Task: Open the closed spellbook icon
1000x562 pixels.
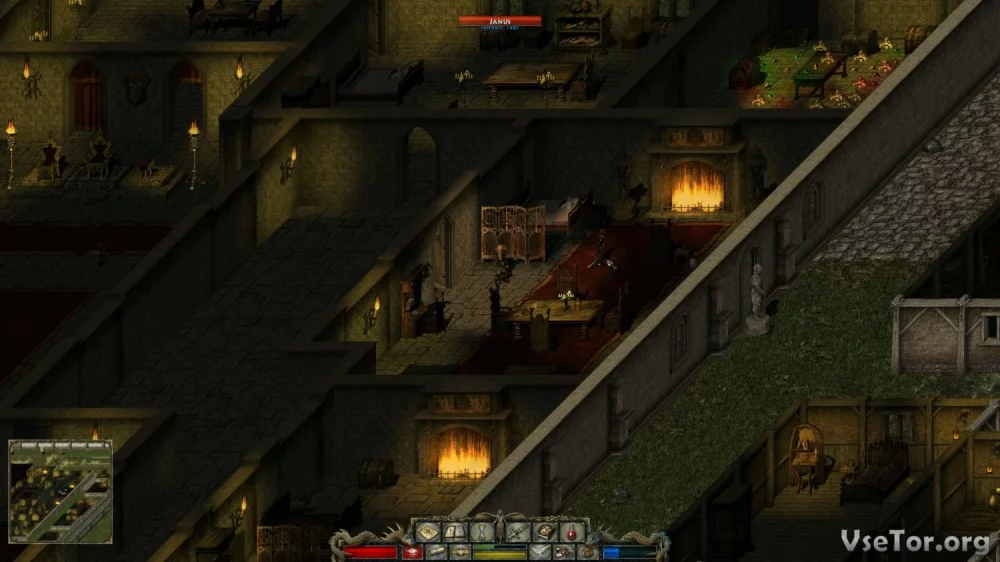Action: point(544,532)
